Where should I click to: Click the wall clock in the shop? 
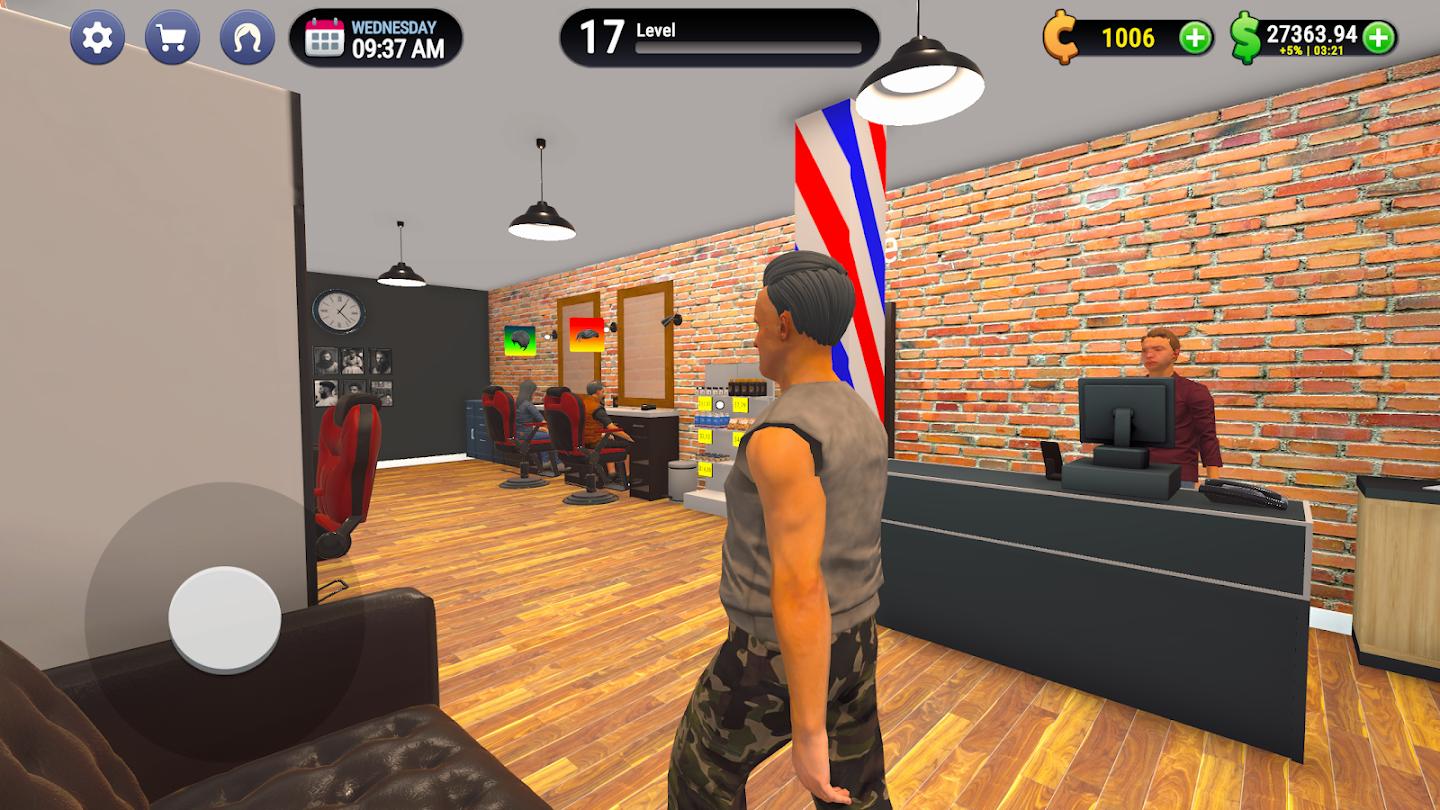click(338, 312)
